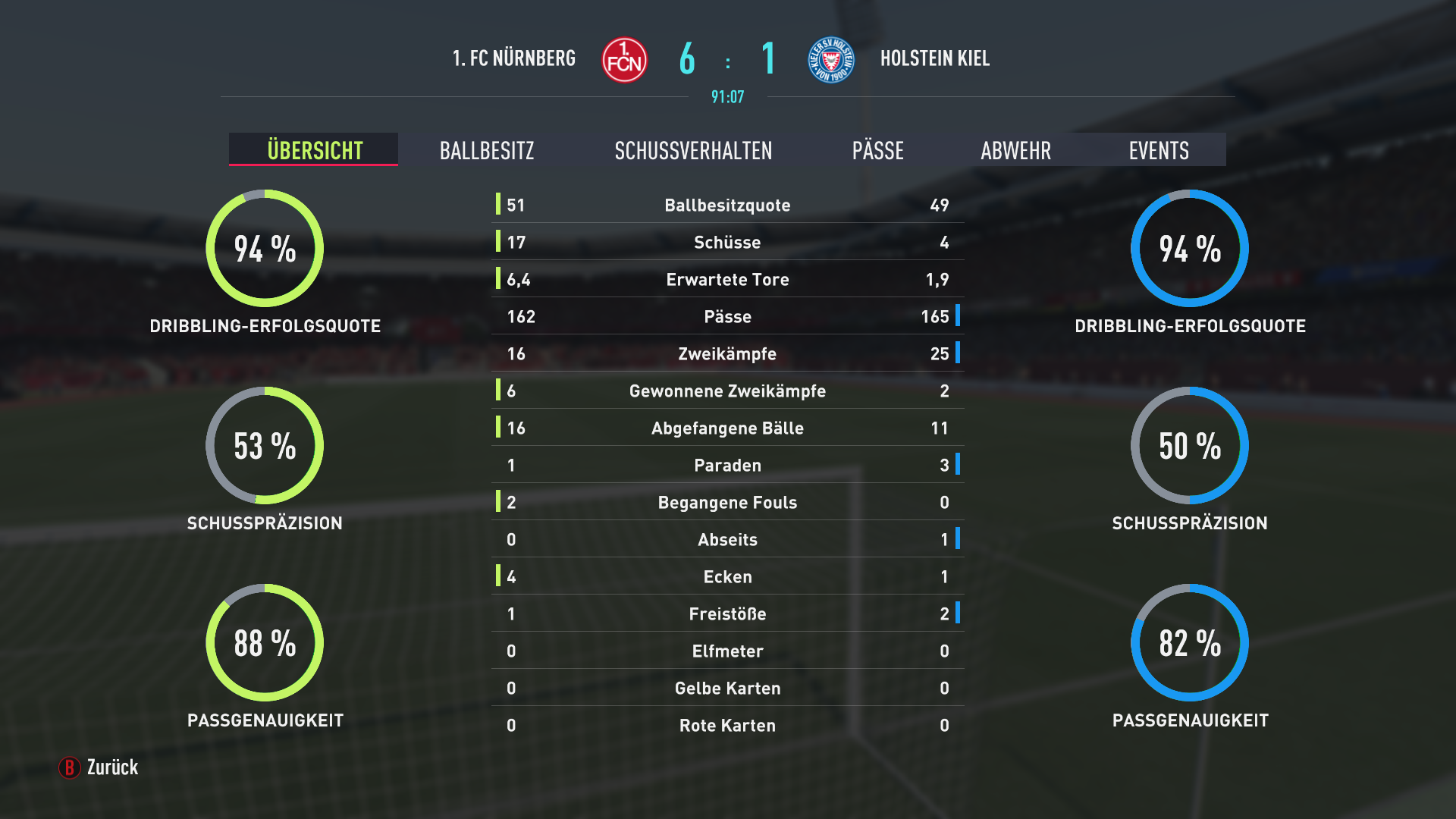Open the Schussverhalten tab
The height and width of the screenshot is (819, 1456).
(693, 150)
